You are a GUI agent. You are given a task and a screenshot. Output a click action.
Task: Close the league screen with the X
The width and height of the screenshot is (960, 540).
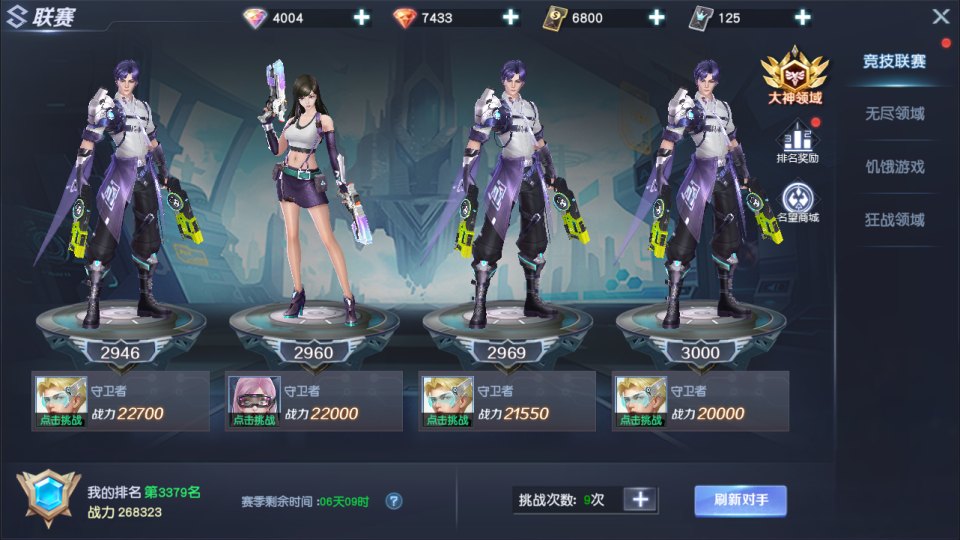pyautogui.click(x=940, y=17)
